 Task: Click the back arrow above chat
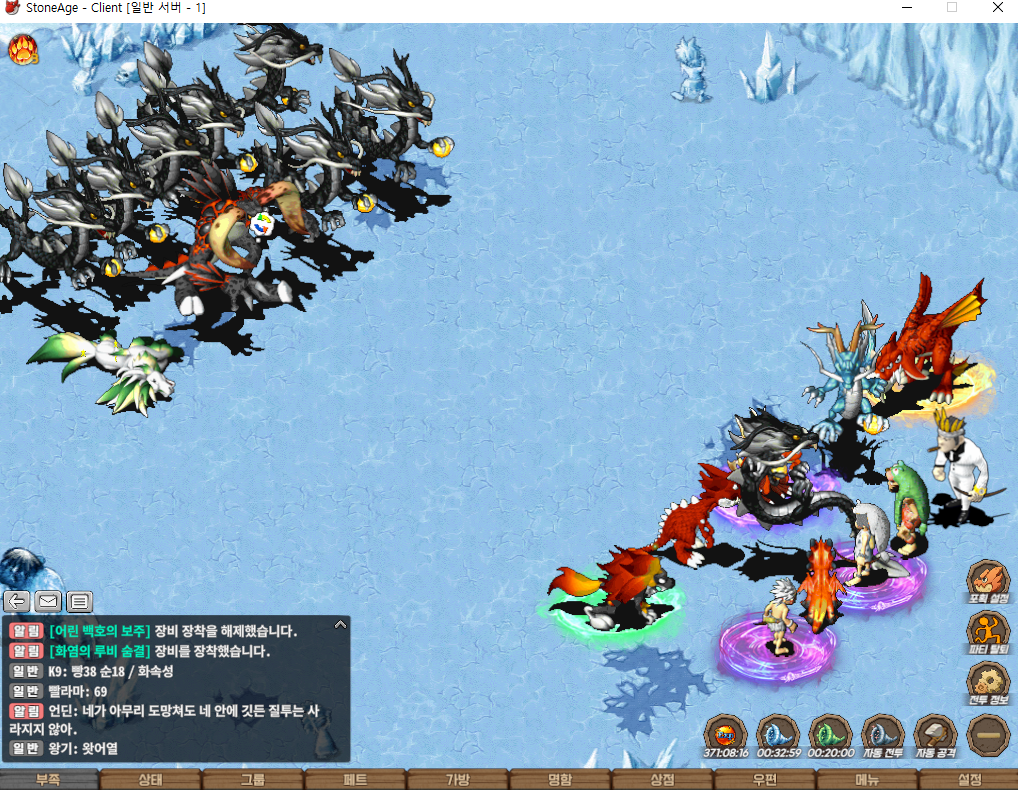click(17, 601)
